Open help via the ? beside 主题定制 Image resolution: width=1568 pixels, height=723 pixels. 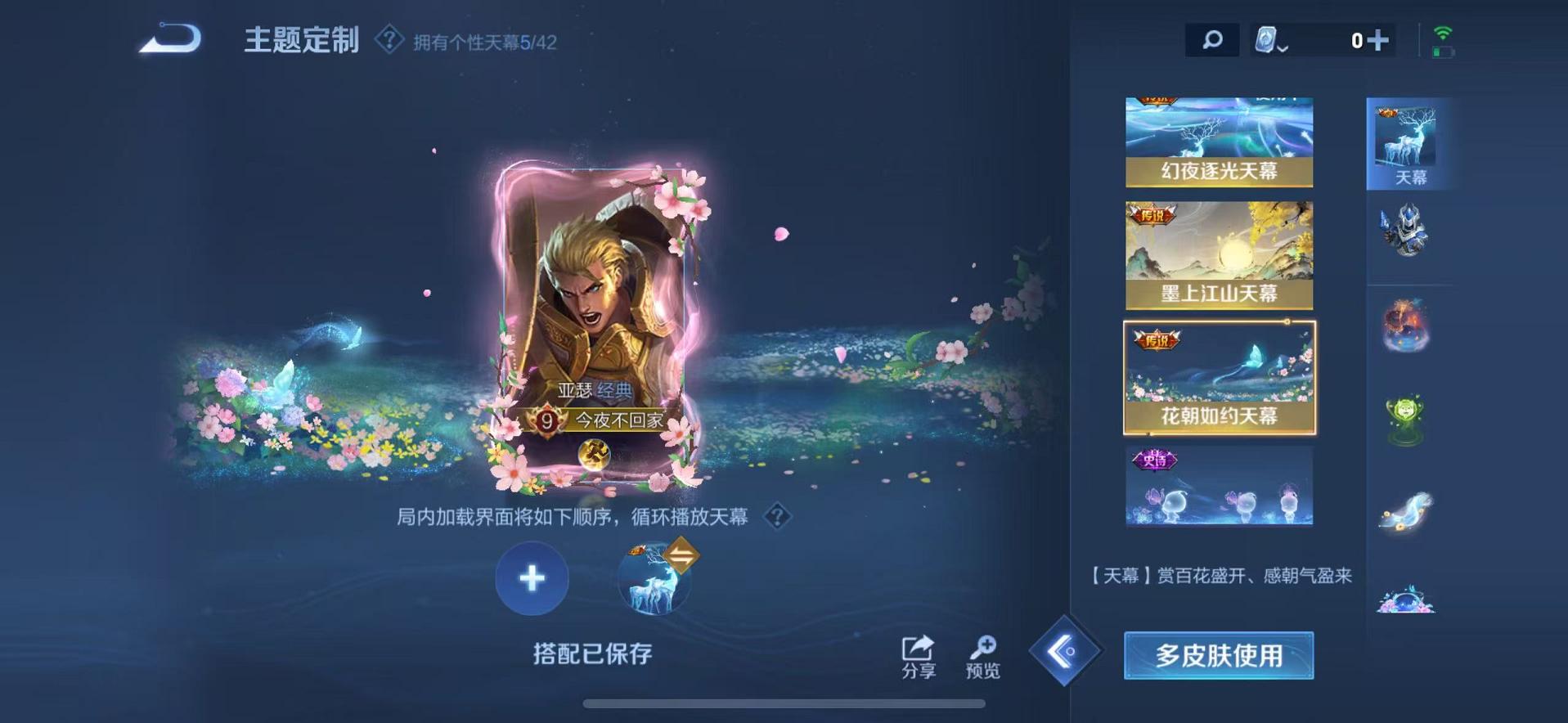[x=389, y=38]
